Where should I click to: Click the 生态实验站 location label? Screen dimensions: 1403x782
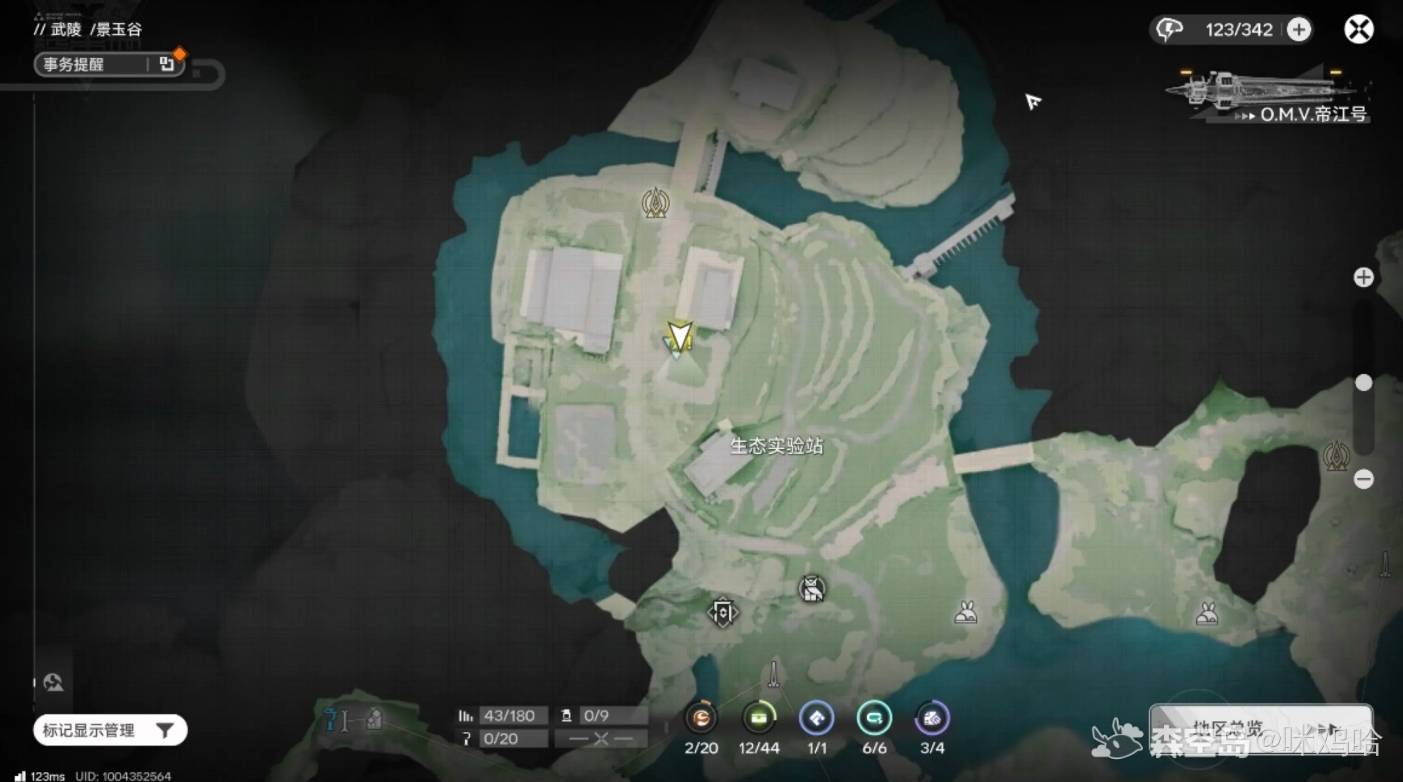[777, 446]
